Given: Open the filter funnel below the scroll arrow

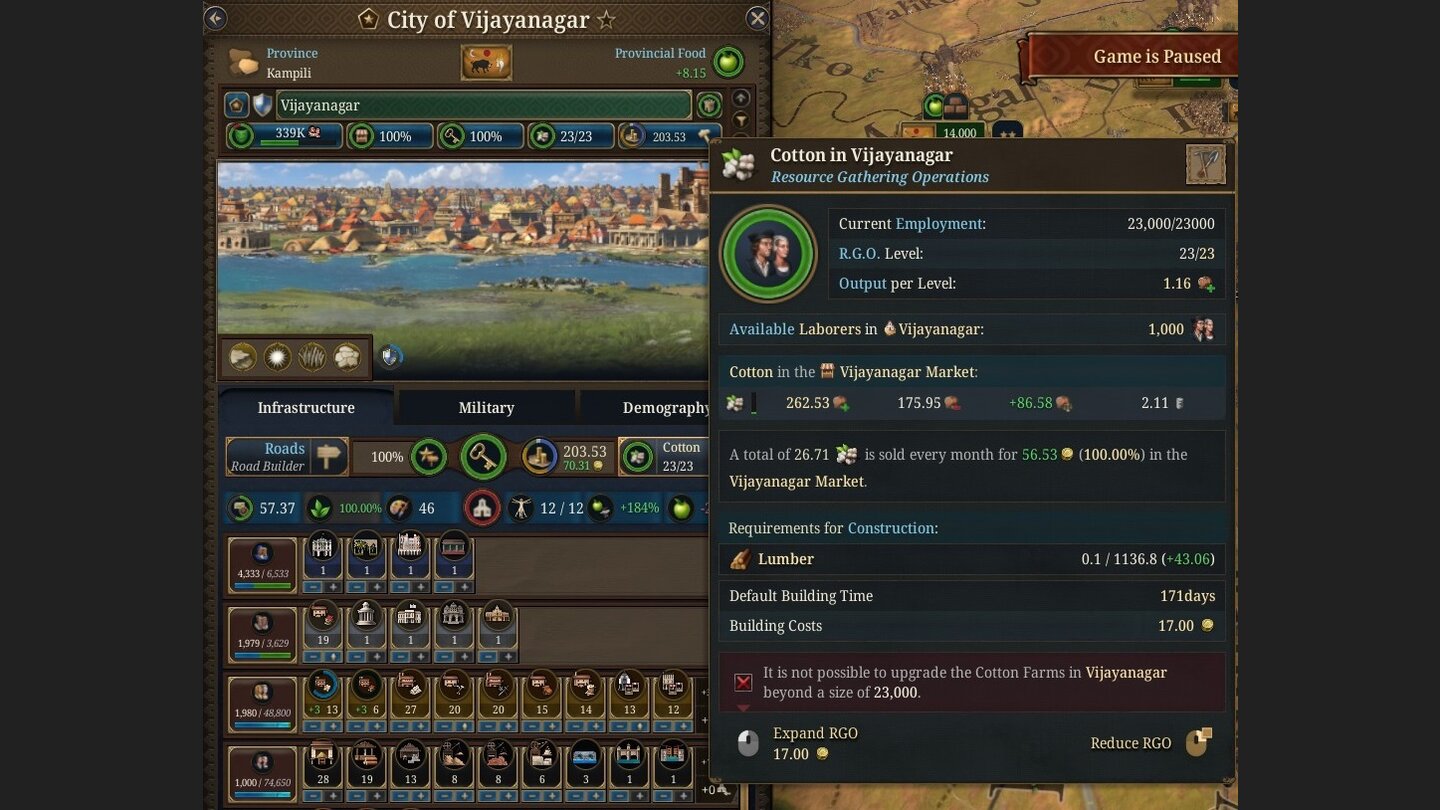Looking at the screenshot, I should [740, 119].
